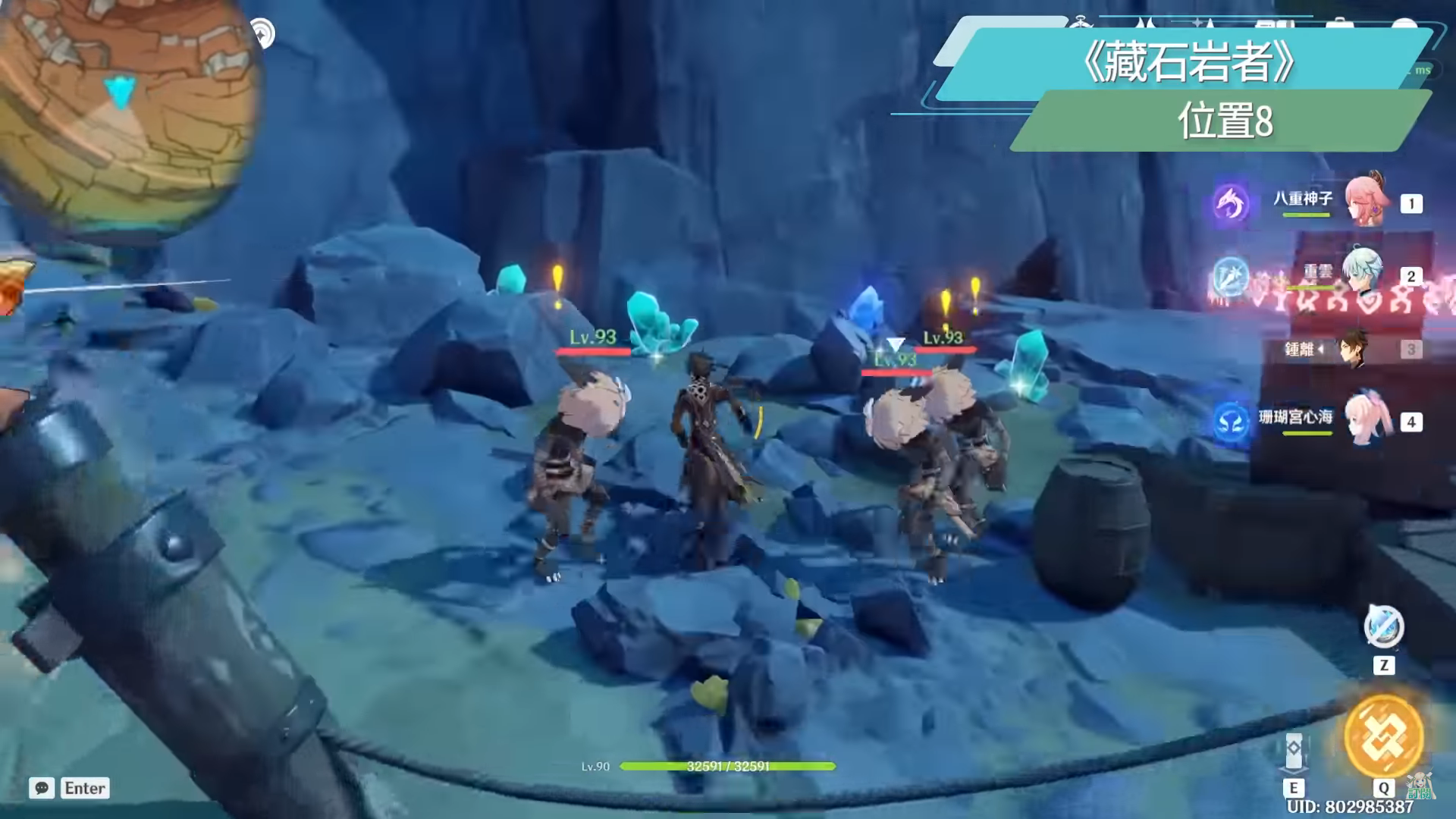Activate the golden Elemental Burst icon
The image size is (1456, 819).
pos(1383,736)
